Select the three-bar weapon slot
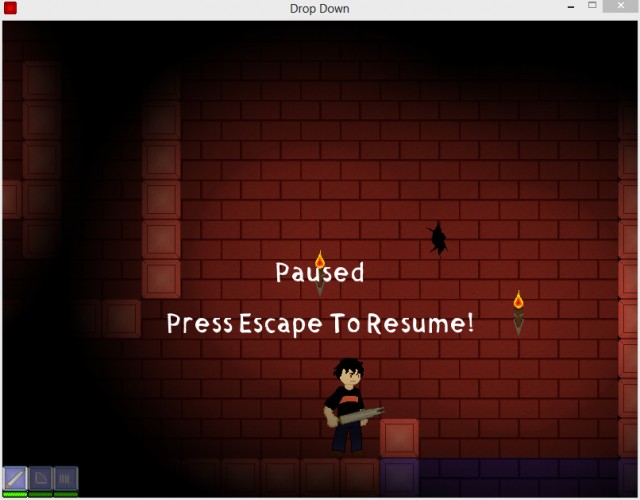 66,478
